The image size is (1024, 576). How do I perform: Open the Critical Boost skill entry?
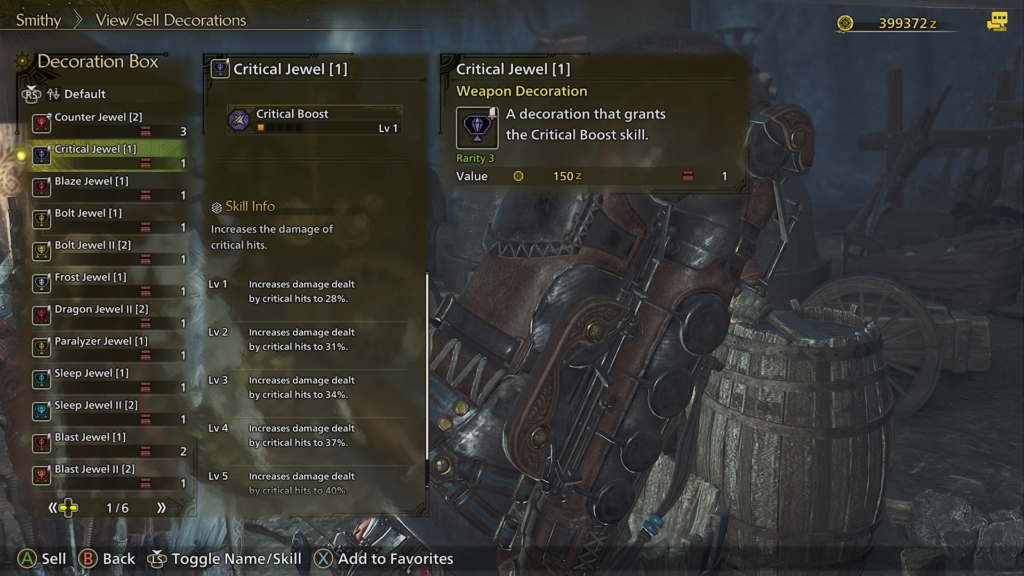314,120
